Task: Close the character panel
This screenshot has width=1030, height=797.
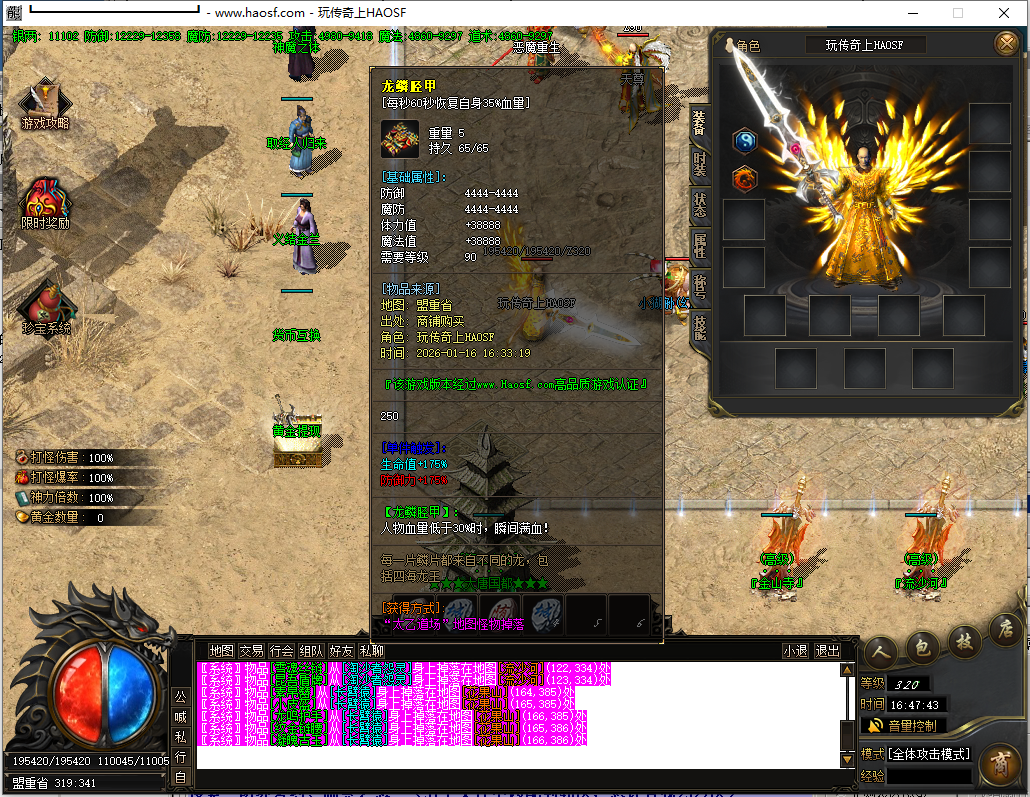Action: pos(1006,43)
